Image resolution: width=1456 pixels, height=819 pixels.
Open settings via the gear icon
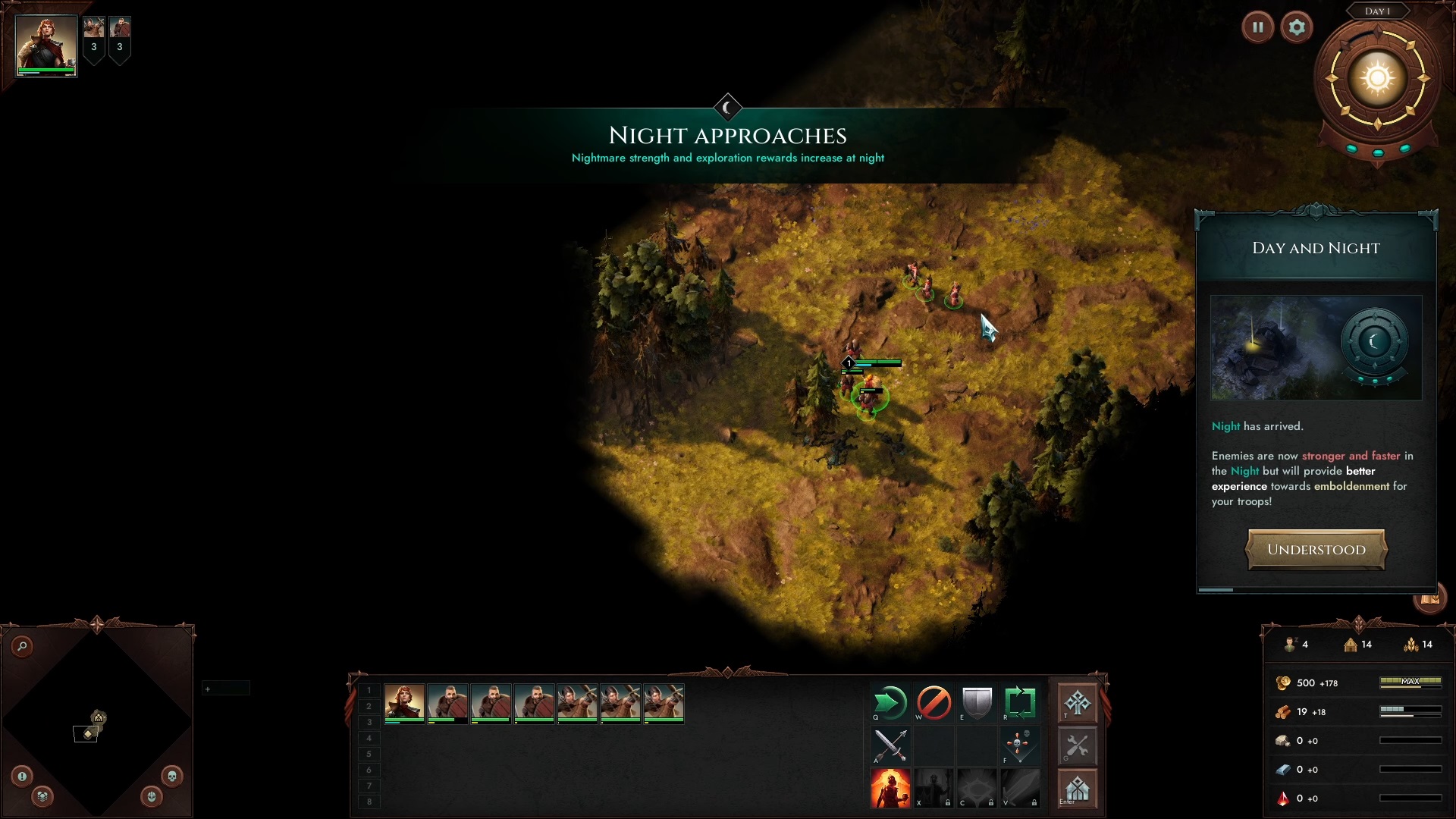click(x=1297, y=27)
